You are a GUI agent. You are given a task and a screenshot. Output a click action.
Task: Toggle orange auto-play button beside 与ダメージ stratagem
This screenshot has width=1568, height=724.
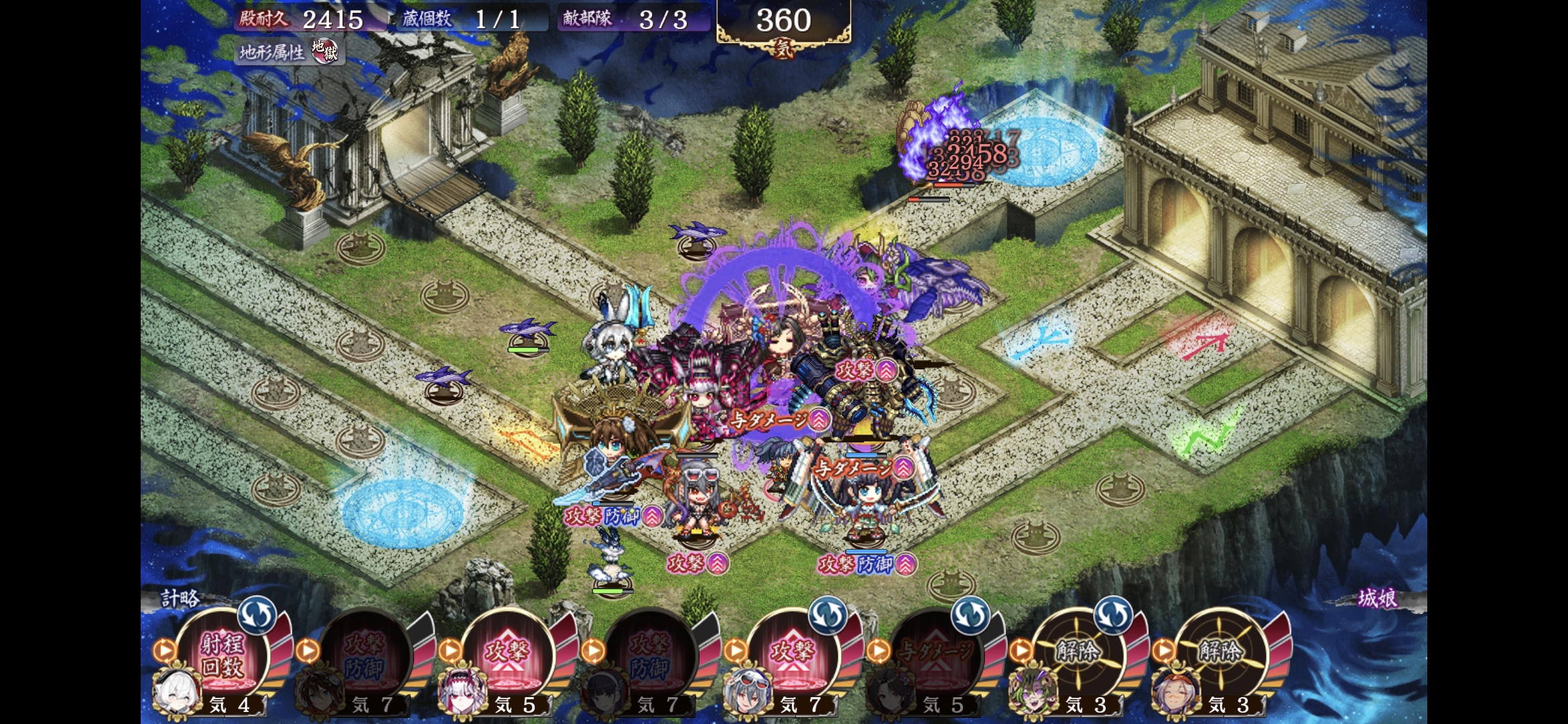point(878,650)
